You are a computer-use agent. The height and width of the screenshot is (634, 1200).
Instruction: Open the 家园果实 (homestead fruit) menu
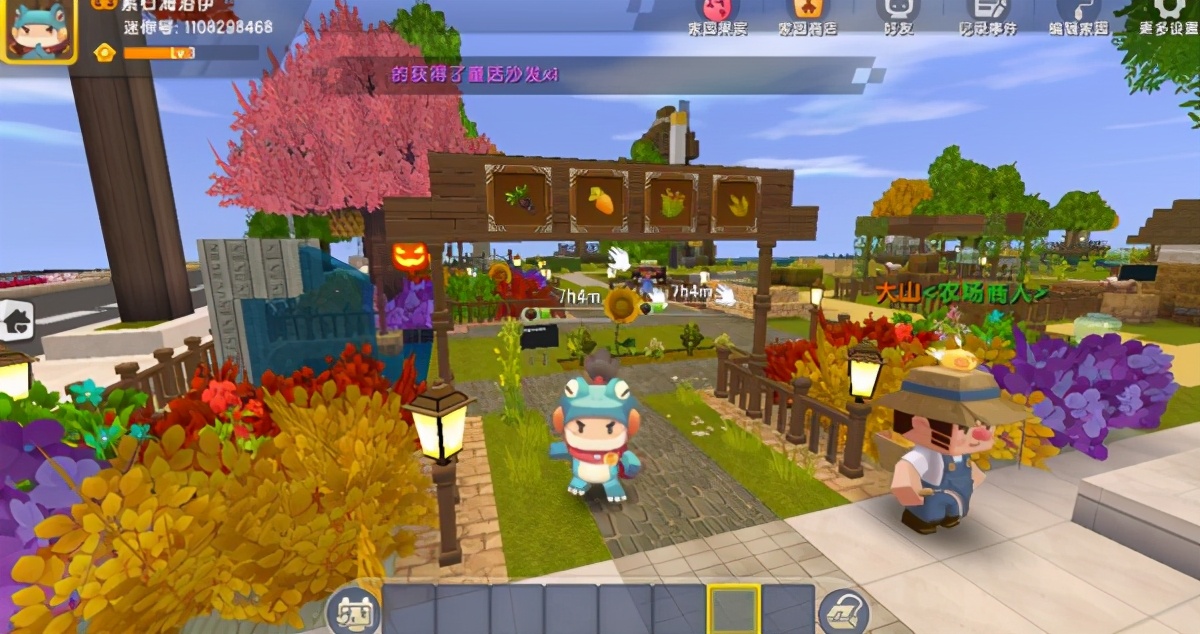tap(721, 14)
